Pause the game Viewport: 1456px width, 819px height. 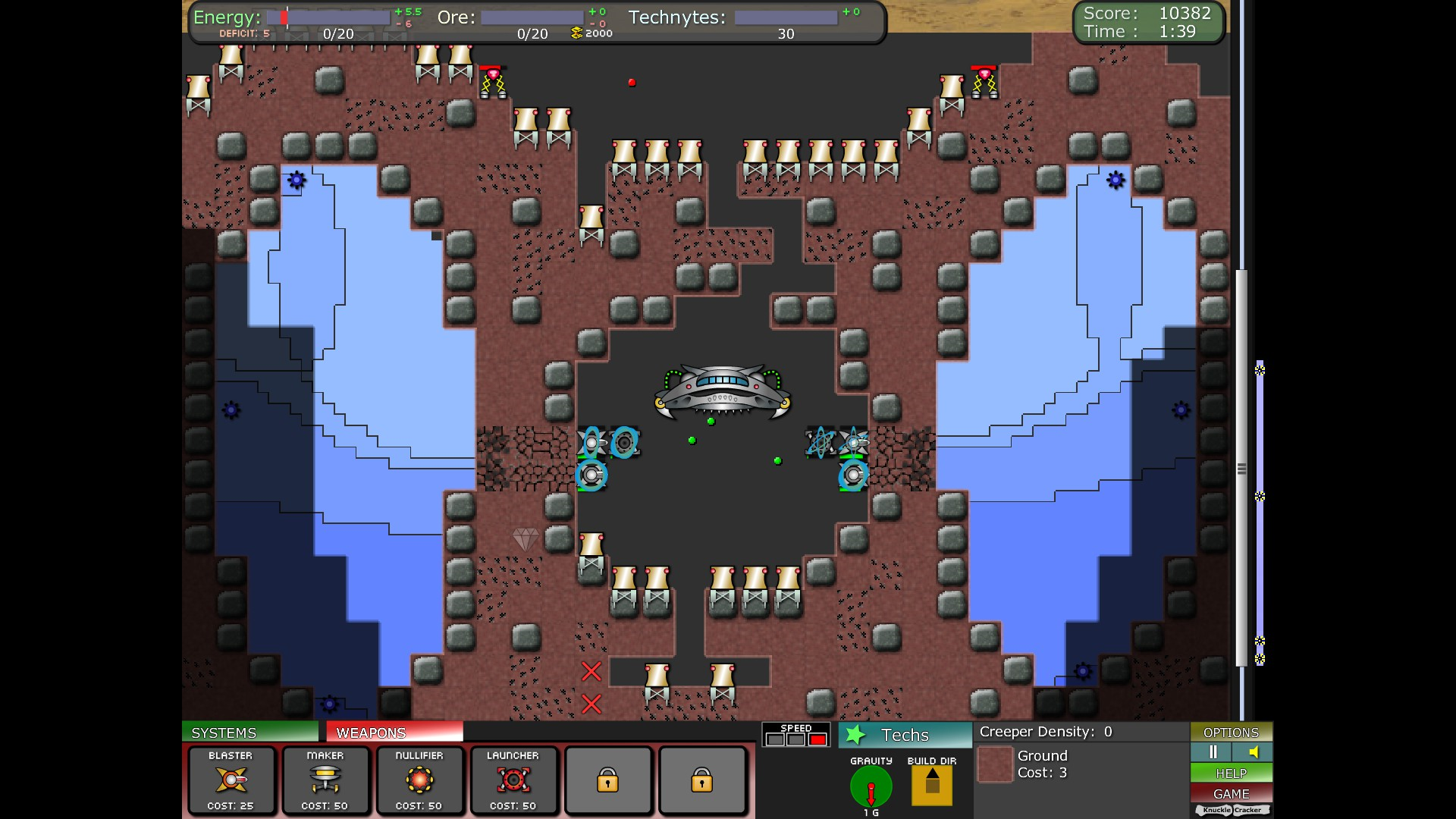coord(1212,752)
